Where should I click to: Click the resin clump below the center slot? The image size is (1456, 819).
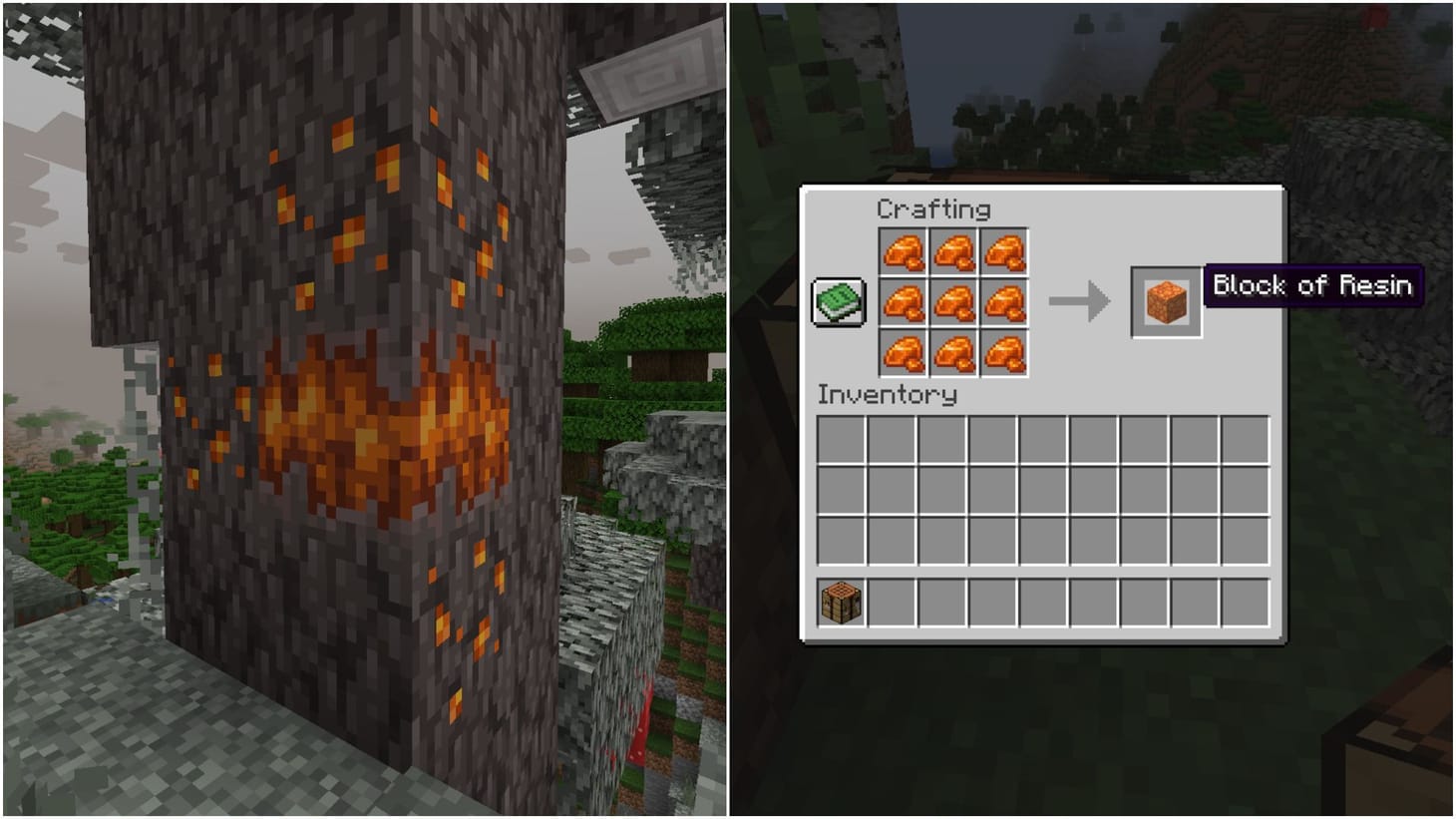point(955,354)
